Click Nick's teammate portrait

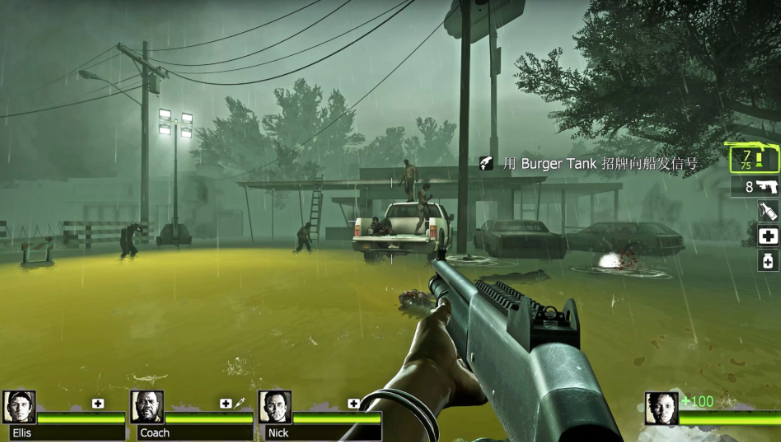click(x=275, y=406)
